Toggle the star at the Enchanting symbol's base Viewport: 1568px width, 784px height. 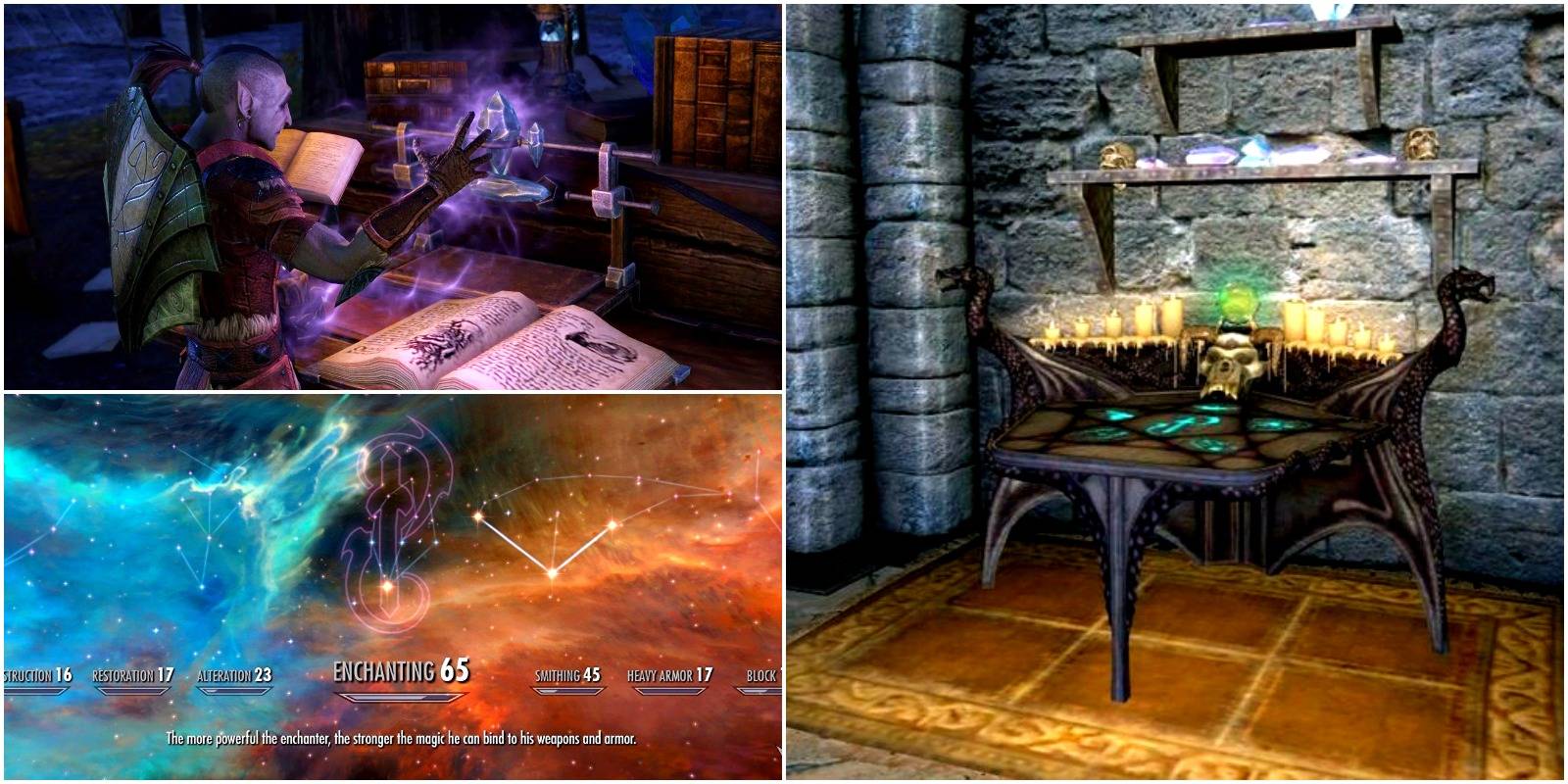click(x=388, y=586)
